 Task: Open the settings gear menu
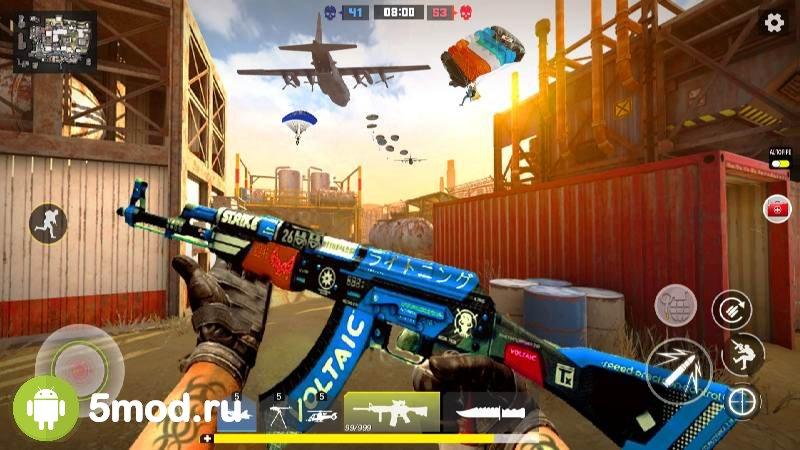(773, 22)
